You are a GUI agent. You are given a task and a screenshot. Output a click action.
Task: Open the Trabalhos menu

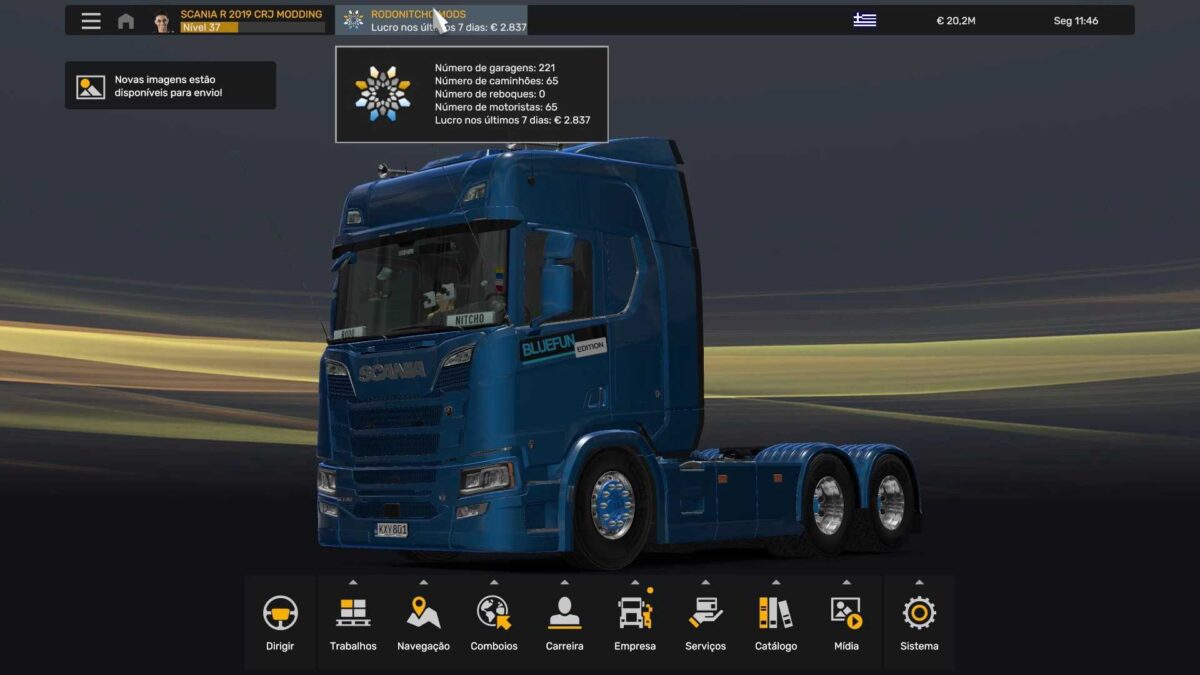[353, 622]
